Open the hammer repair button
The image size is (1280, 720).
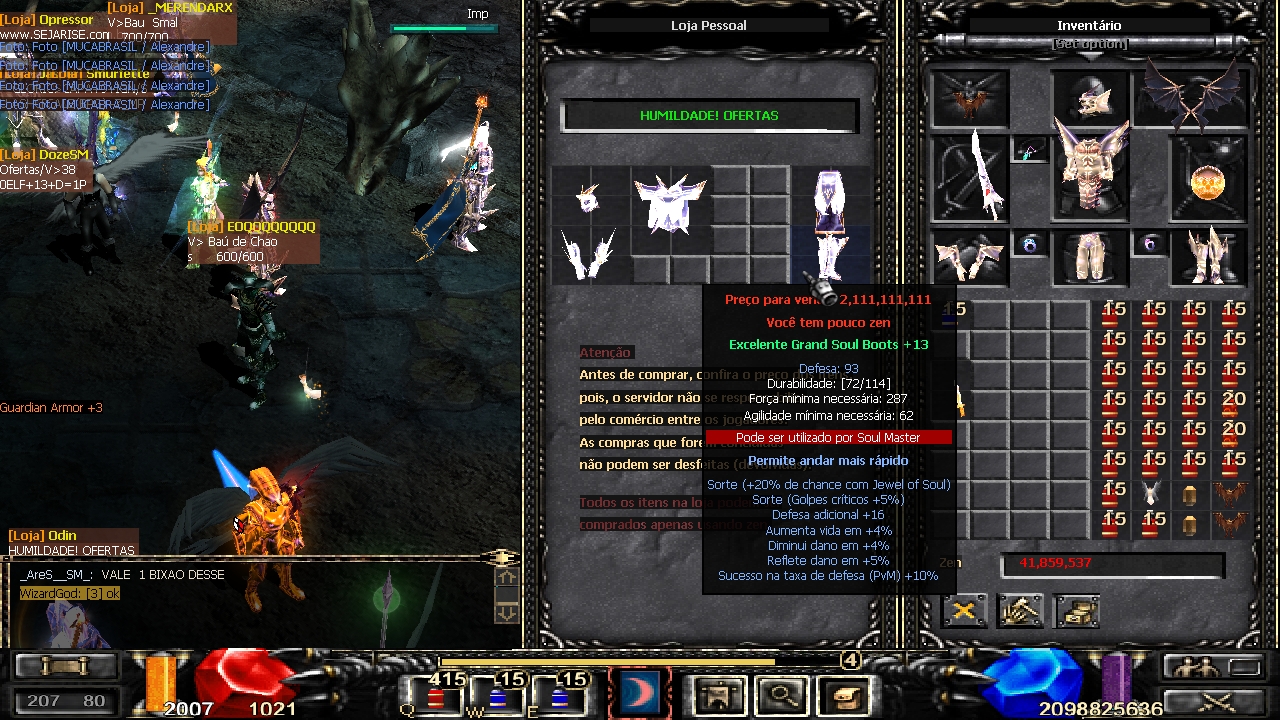[1020, 610]
